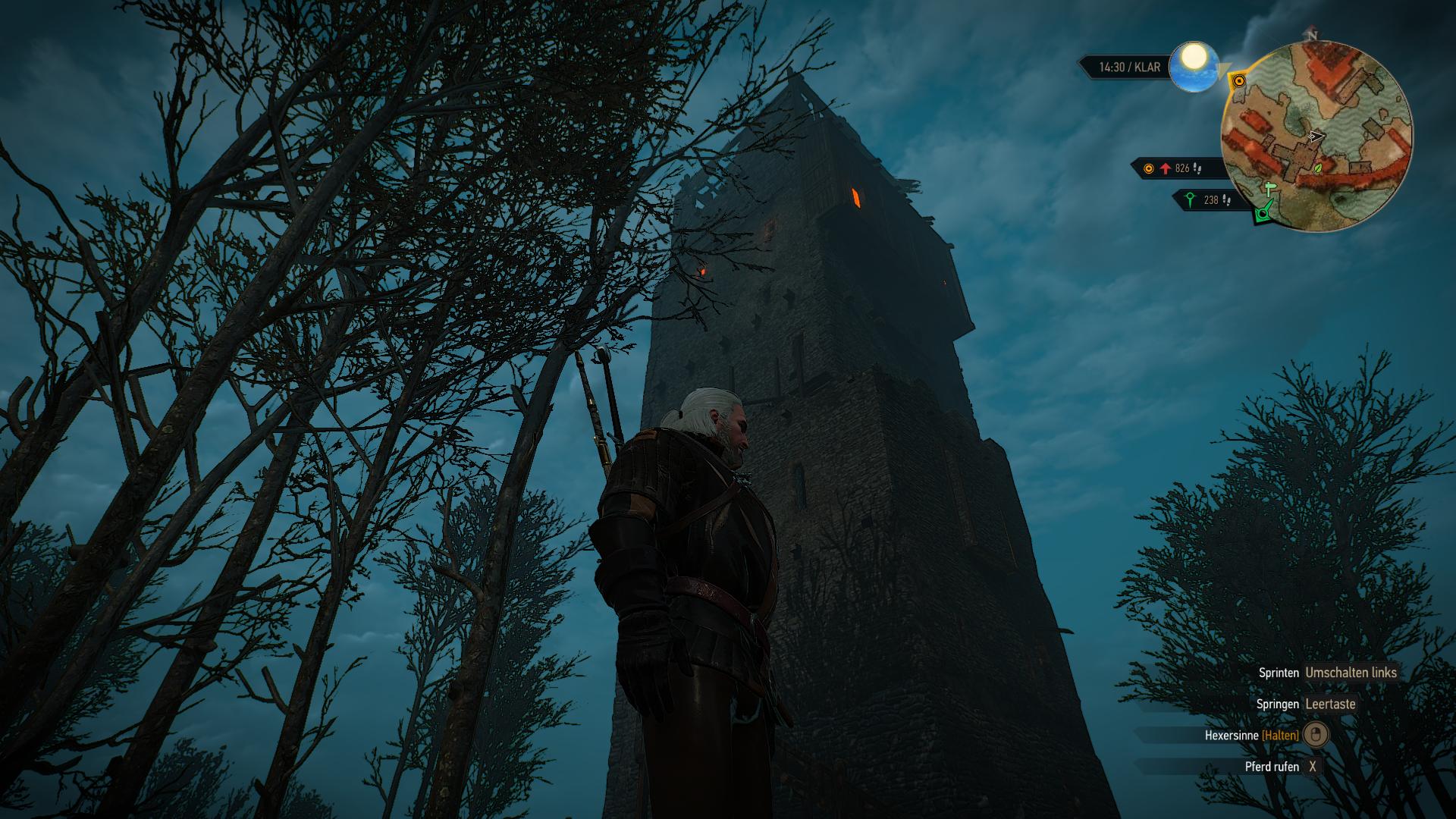Open the circular minimap
The height and width of the screenshot is (819, 1456).
point(1316,135)
